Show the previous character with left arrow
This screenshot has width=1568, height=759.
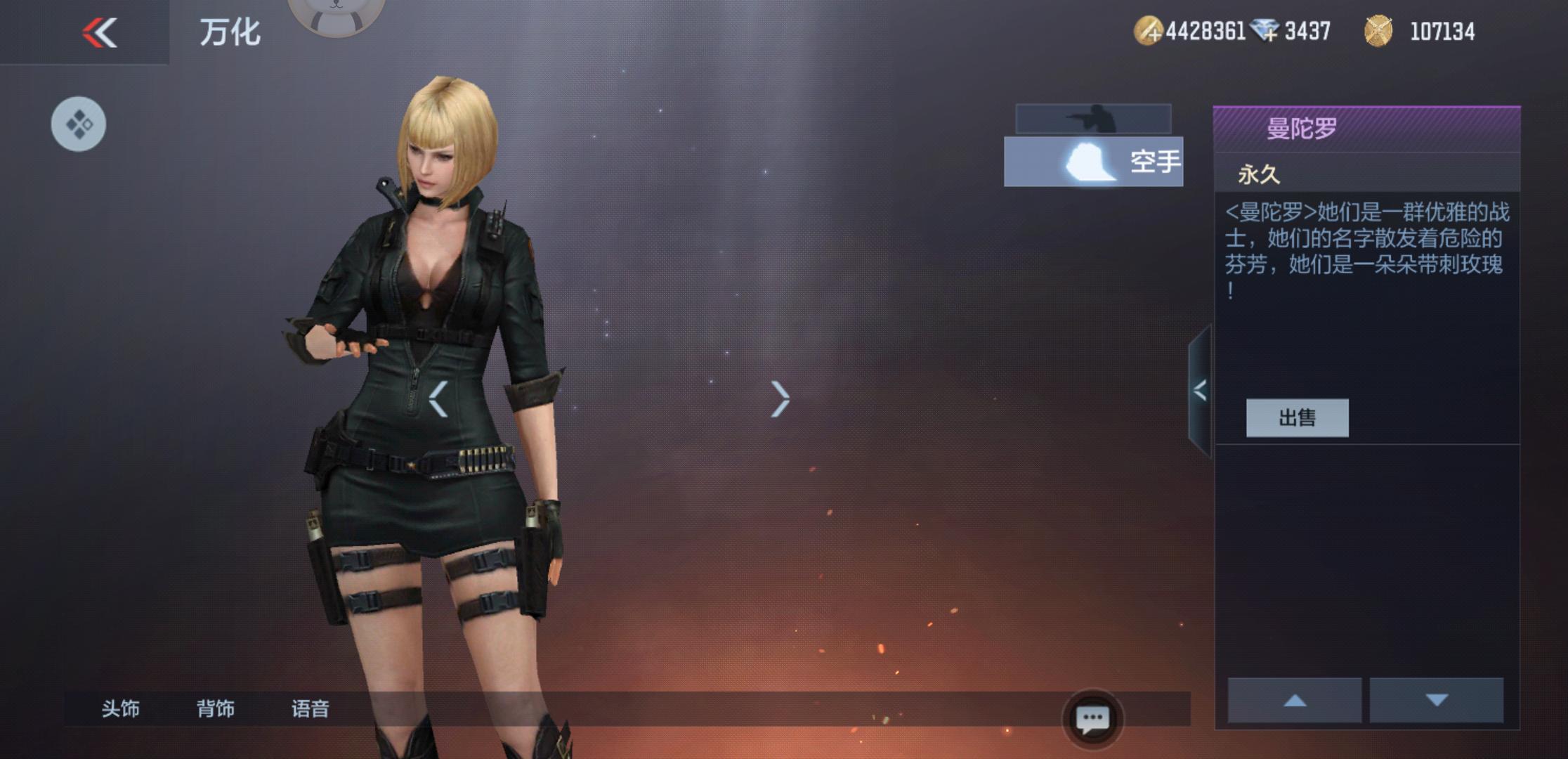[x=438, y=399]
